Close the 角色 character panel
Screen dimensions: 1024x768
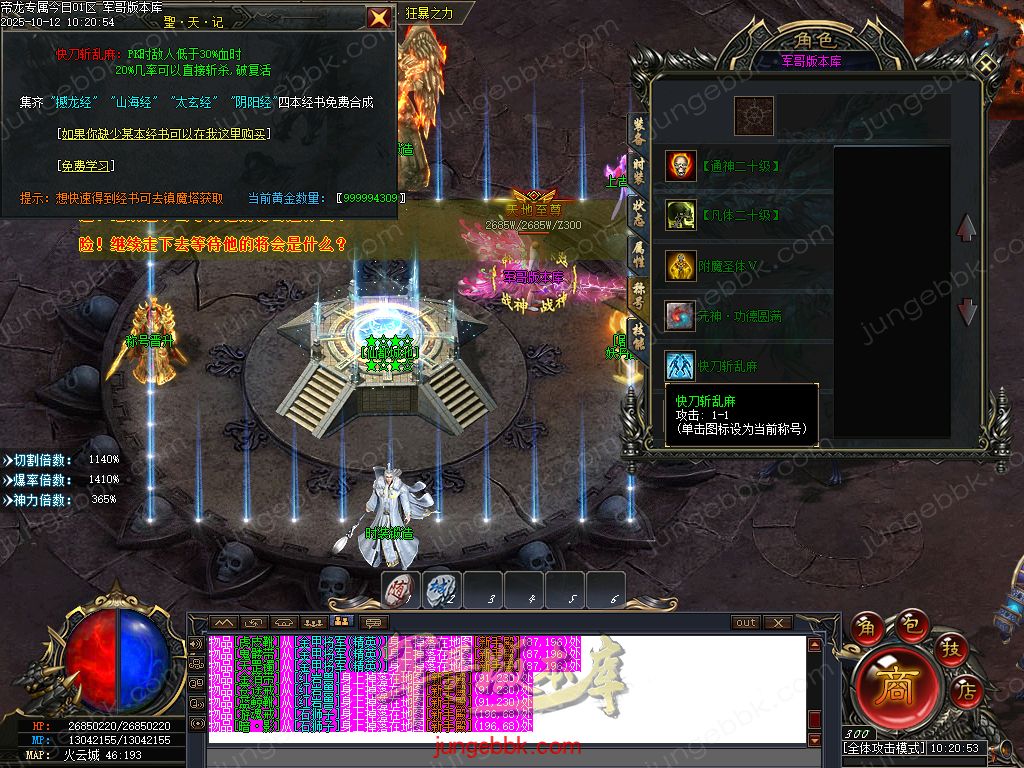pos(988,63)
